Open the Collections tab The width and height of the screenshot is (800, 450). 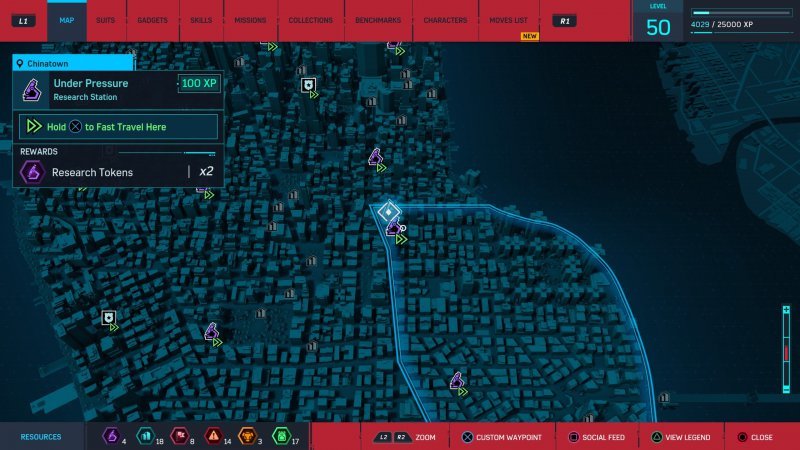tap(310, 20)
